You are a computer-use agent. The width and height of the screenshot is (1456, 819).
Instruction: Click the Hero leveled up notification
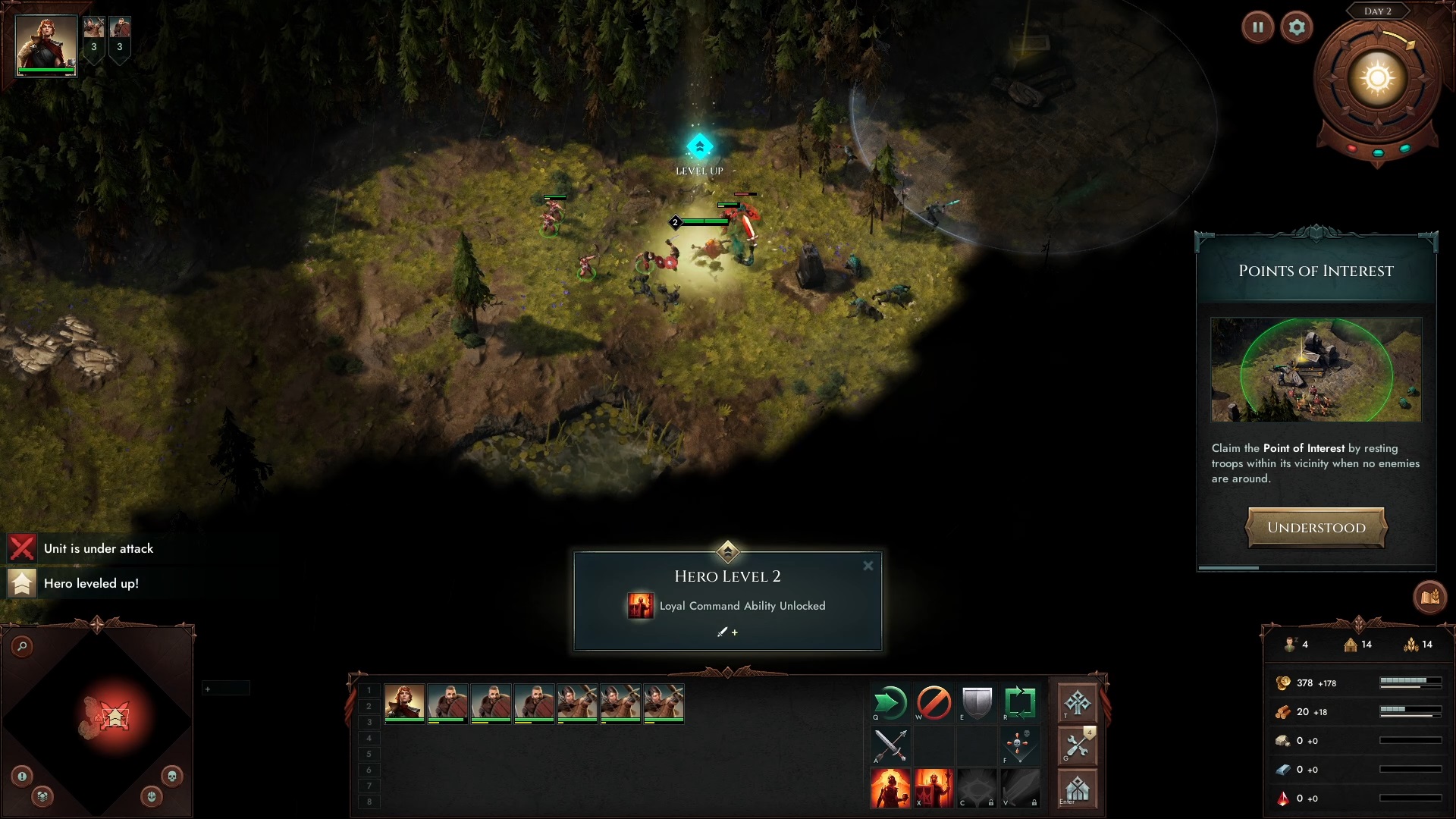[91, 583]
